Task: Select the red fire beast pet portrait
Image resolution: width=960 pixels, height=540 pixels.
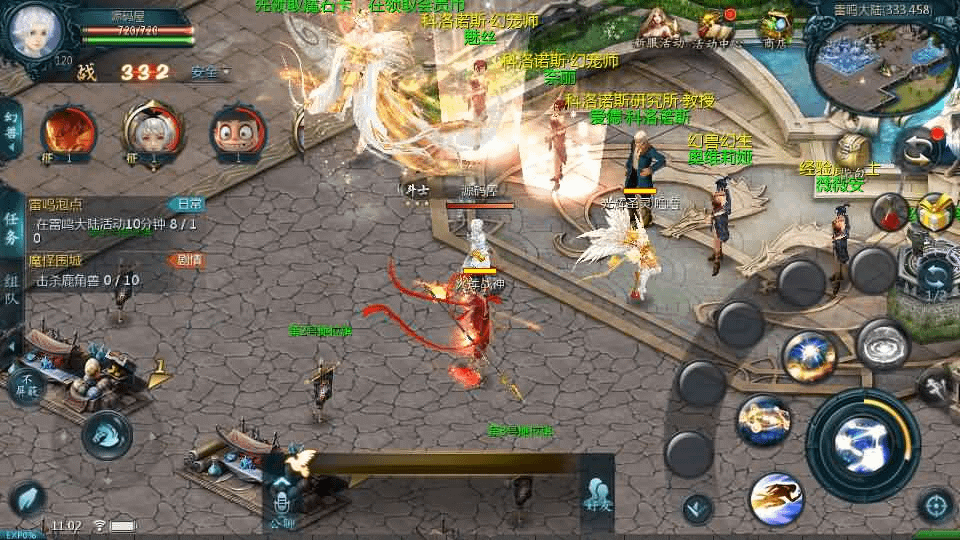Action: click(68, 133)
